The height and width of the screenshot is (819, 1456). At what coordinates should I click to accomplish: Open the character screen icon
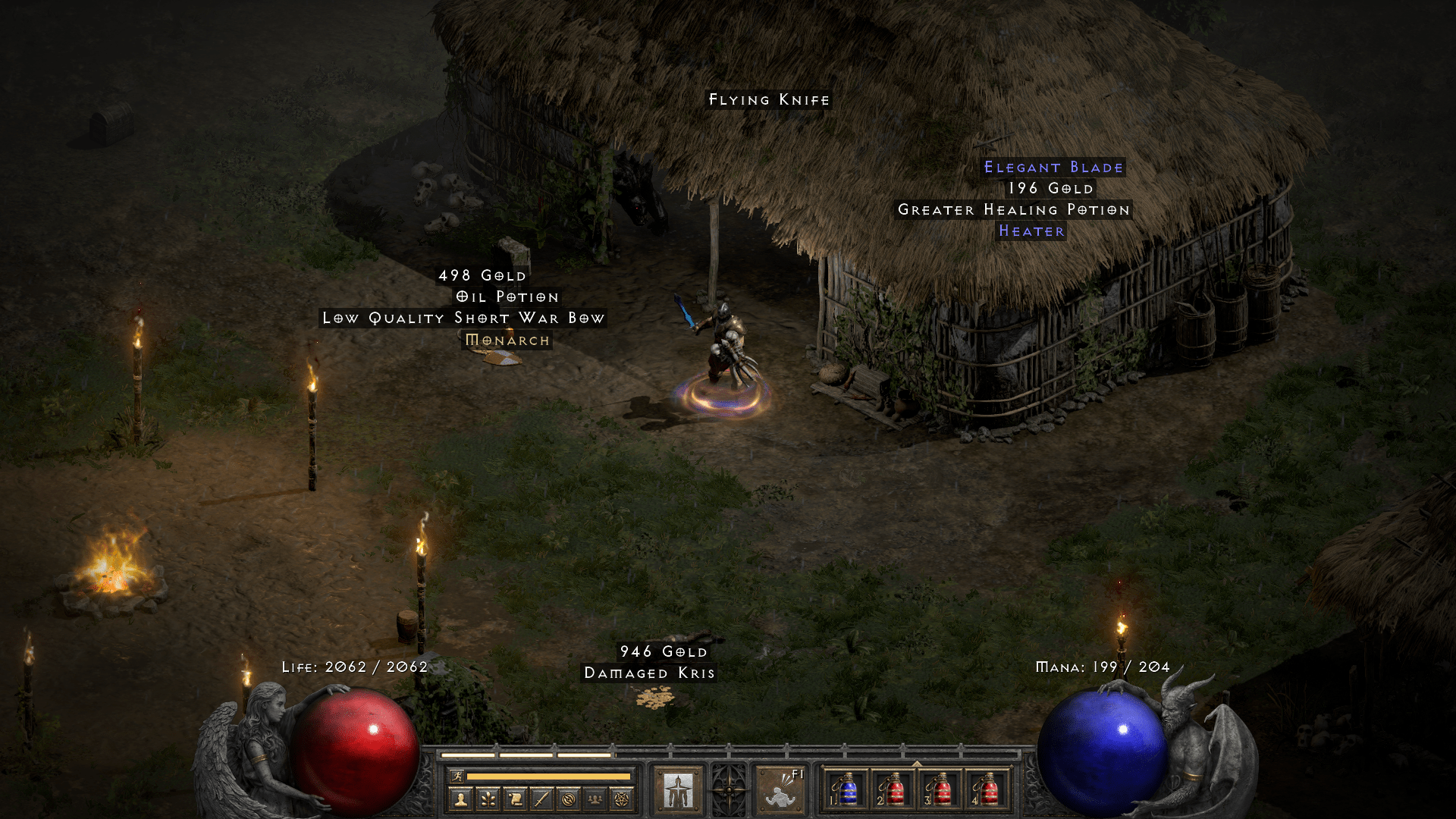pos(460,799)
